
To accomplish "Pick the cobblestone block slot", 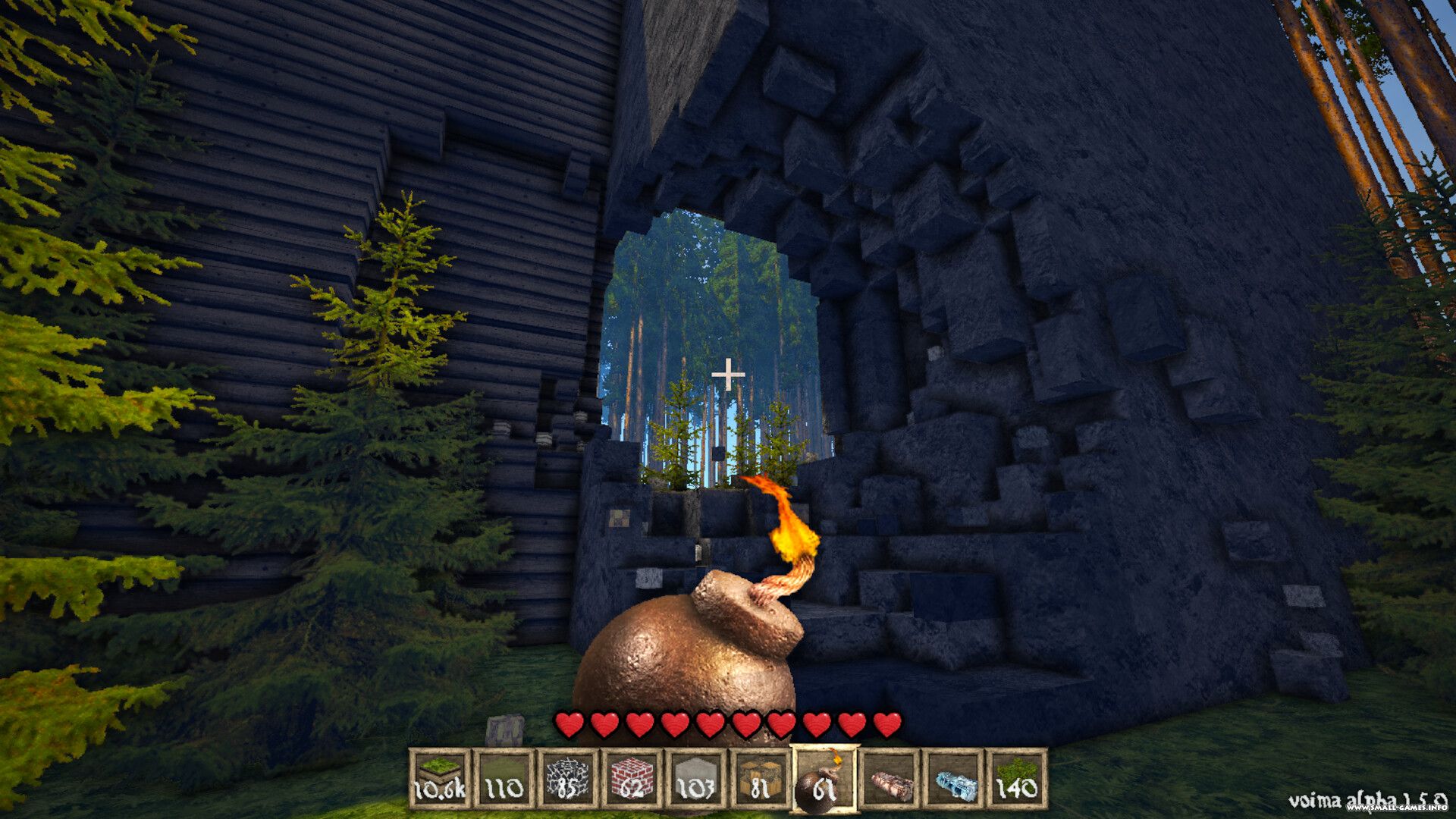I will [x=566, y=779].
